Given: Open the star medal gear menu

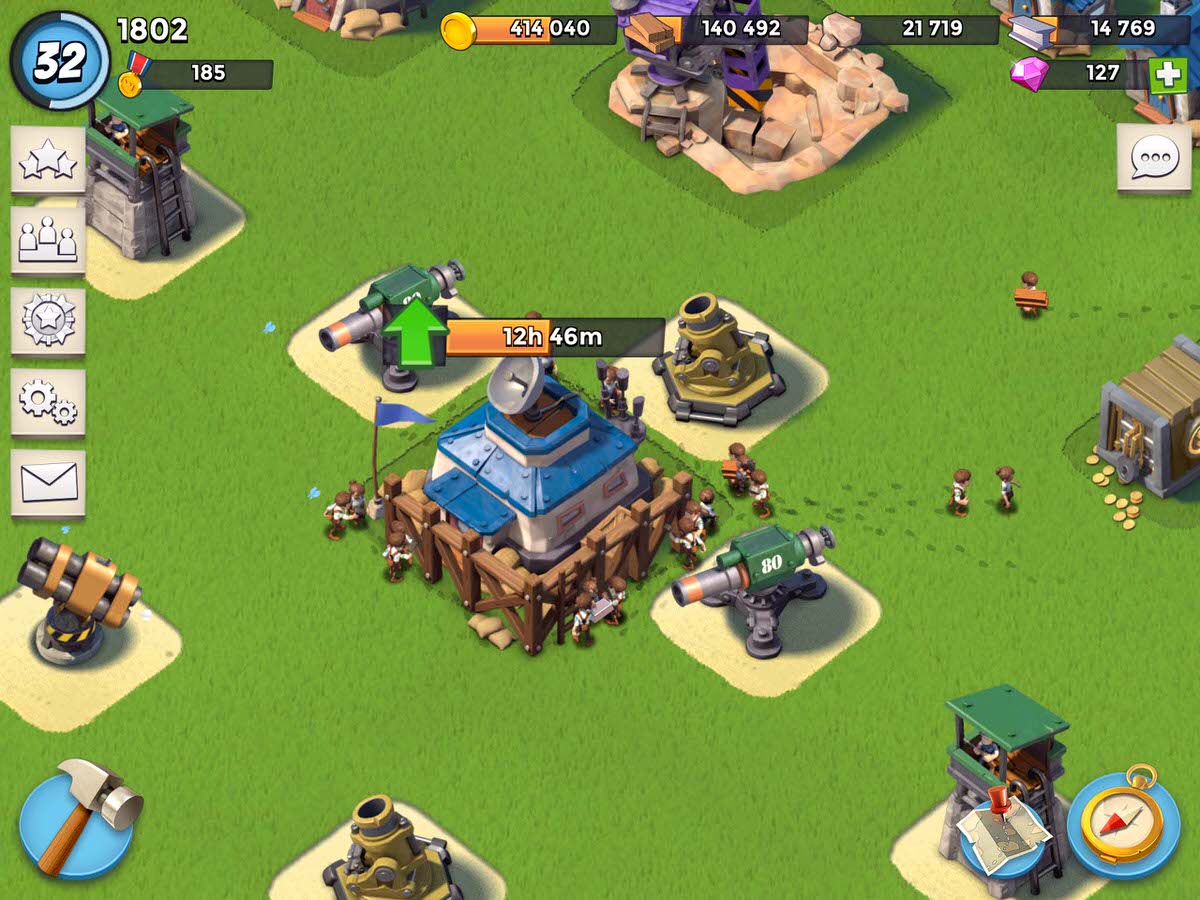Looking at the screenshot, I should (x=48, y=321).
